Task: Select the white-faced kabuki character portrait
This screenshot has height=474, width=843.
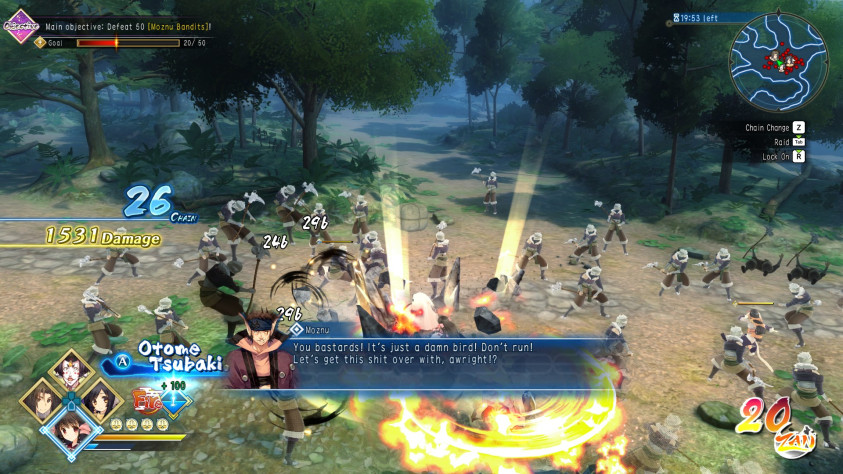Action: [x=71, y=371]
